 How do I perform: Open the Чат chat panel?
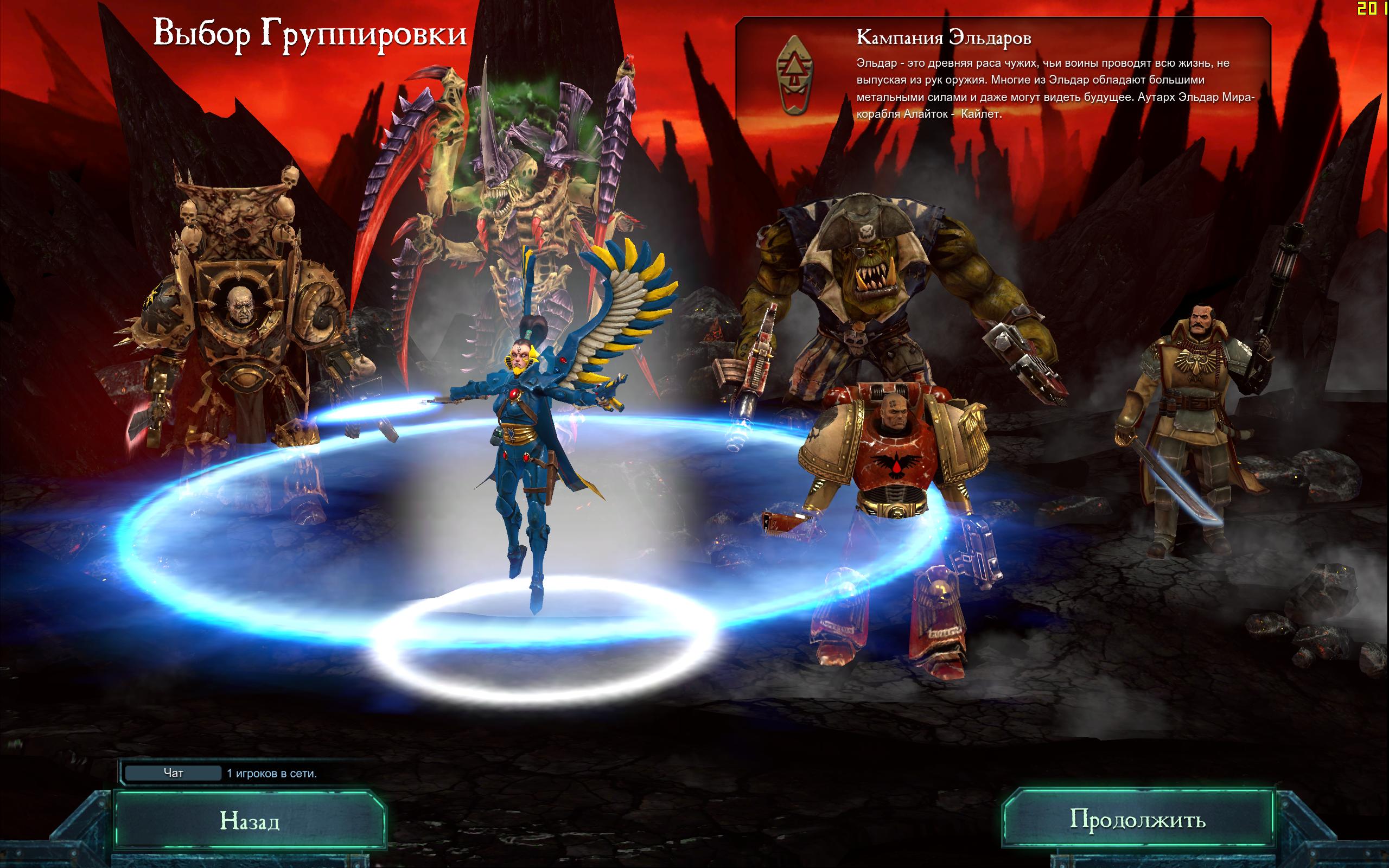click(173, 773)
